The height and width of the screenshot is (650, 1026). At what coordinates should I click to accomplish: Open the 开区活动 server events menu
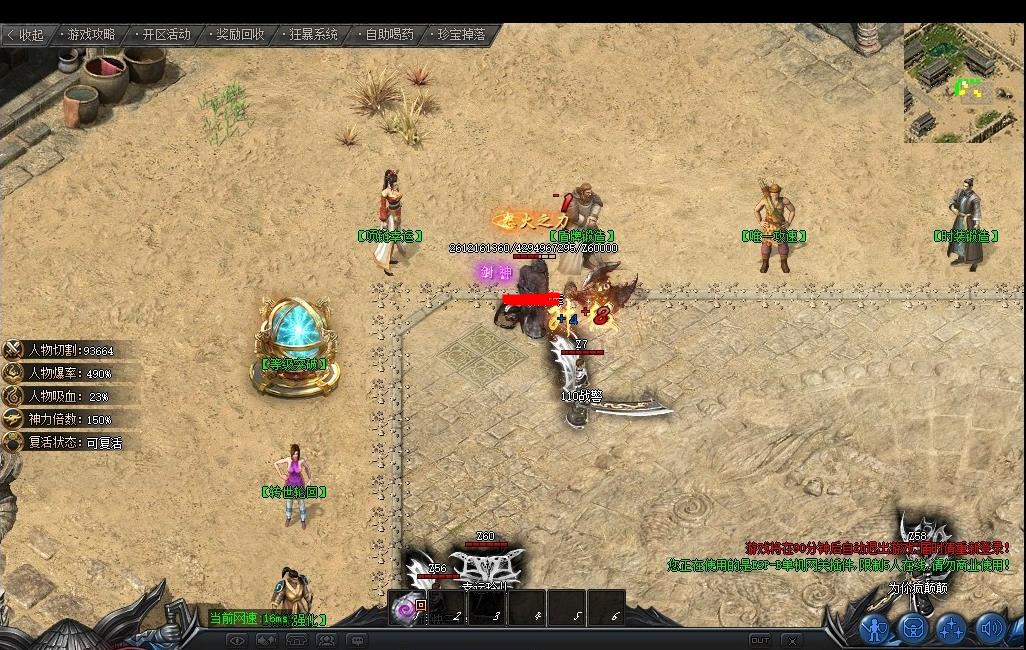tap(165, 35)
